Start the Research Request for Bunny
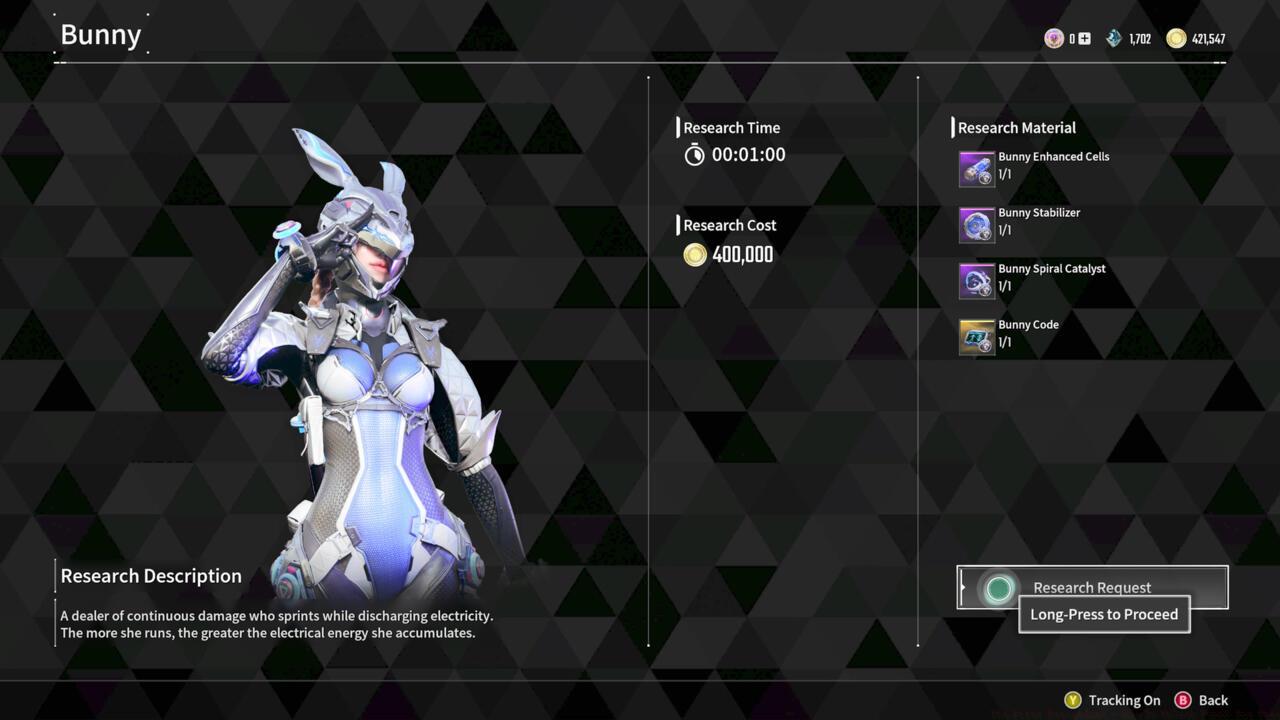1280x720 pixels. [x=1091, y=587]
